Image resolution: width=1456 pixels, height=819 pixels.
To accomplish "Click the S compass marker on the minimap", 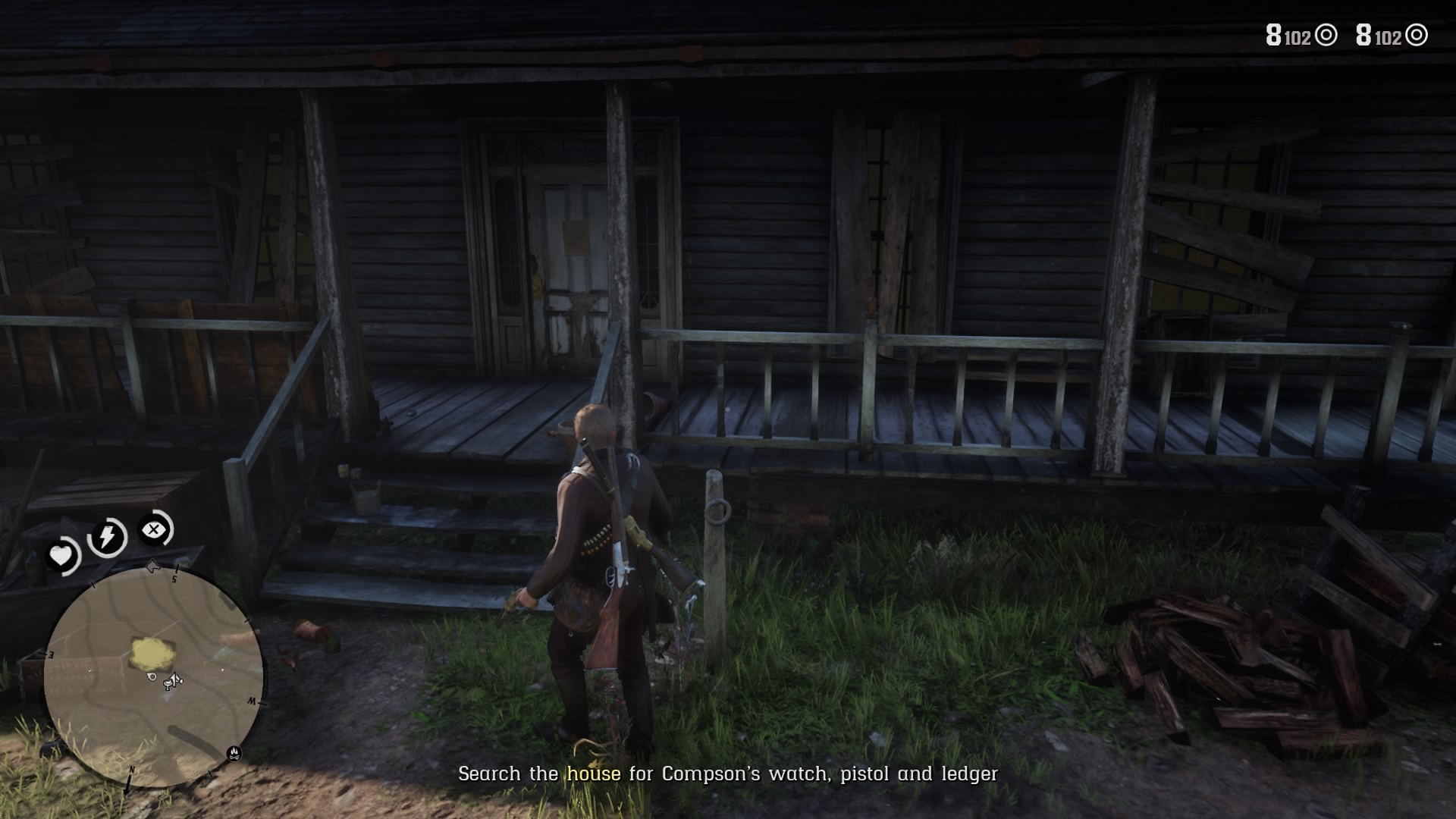I will [174, 578].
